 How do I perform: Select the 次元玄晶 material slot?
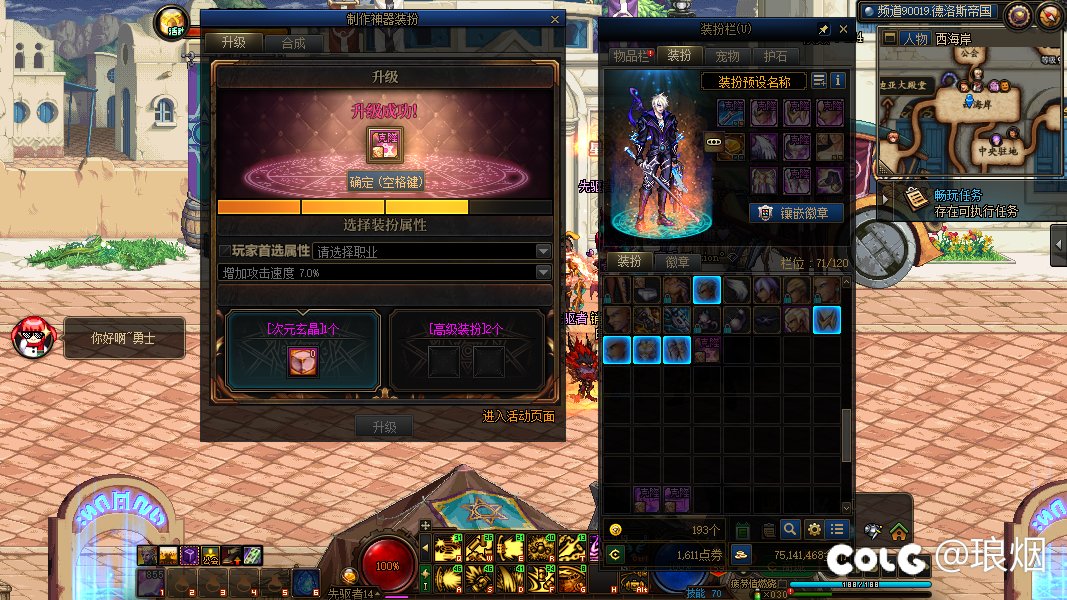pos(303,362)
